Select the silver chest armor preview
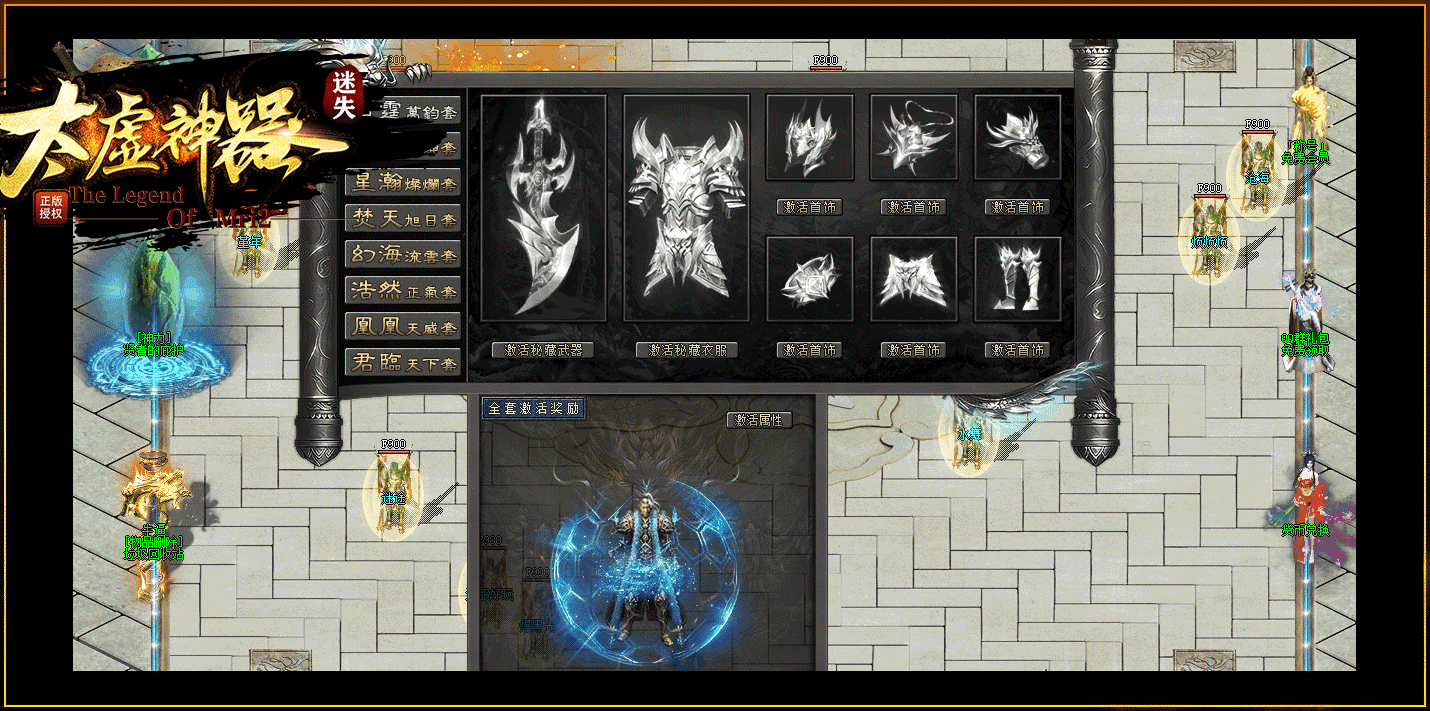Image resolution: width=1430 pixels, height=711 pixels. pyautogui.click(x=687, y=207)
